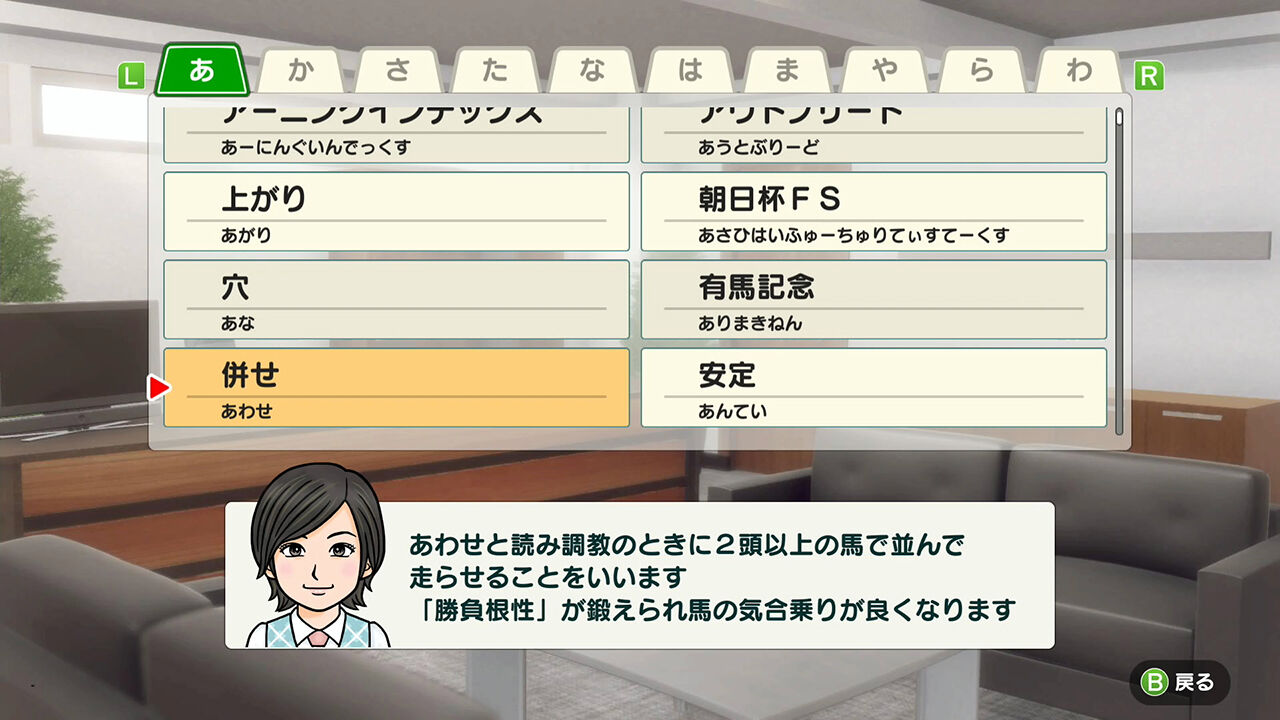Select the glossary entry 上がり
This screenshot has width=1280, height=720.
tap(396, 210)
